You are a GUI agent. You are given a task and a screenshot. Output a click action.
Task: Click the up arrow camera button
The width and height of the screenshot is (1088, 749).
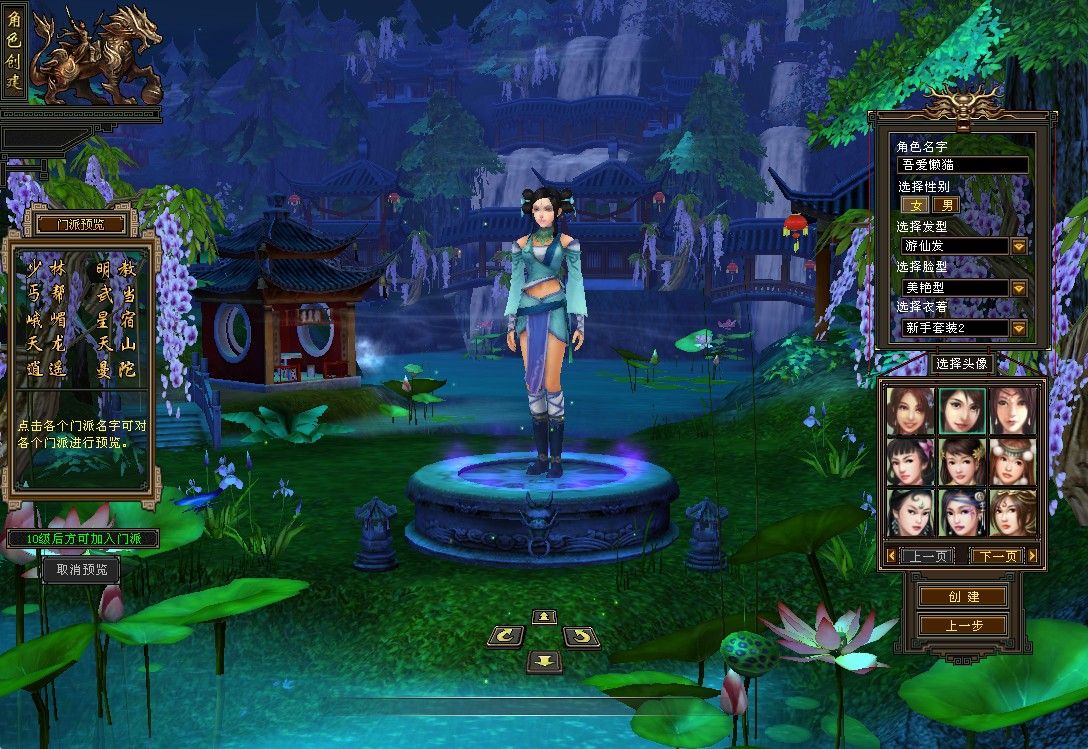[544, 617]
